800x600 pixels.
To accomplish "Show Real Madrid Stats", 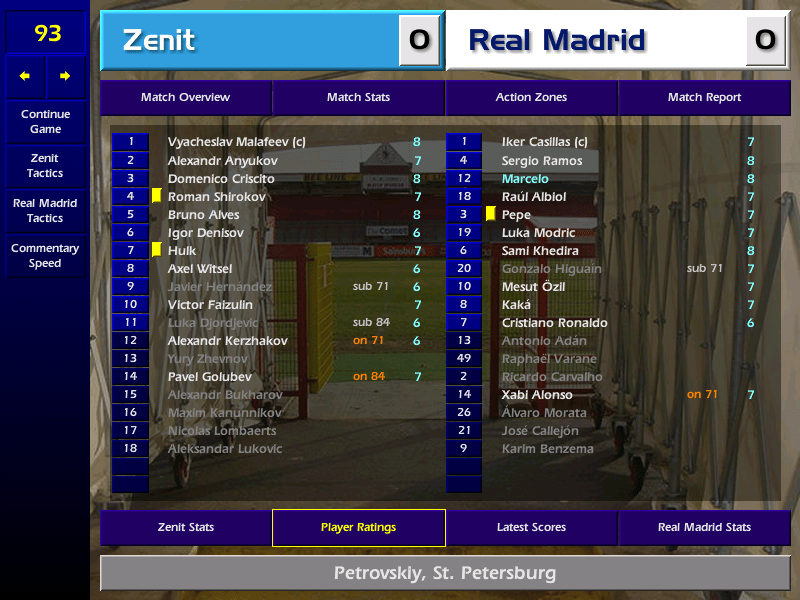I will pos(704,528).
